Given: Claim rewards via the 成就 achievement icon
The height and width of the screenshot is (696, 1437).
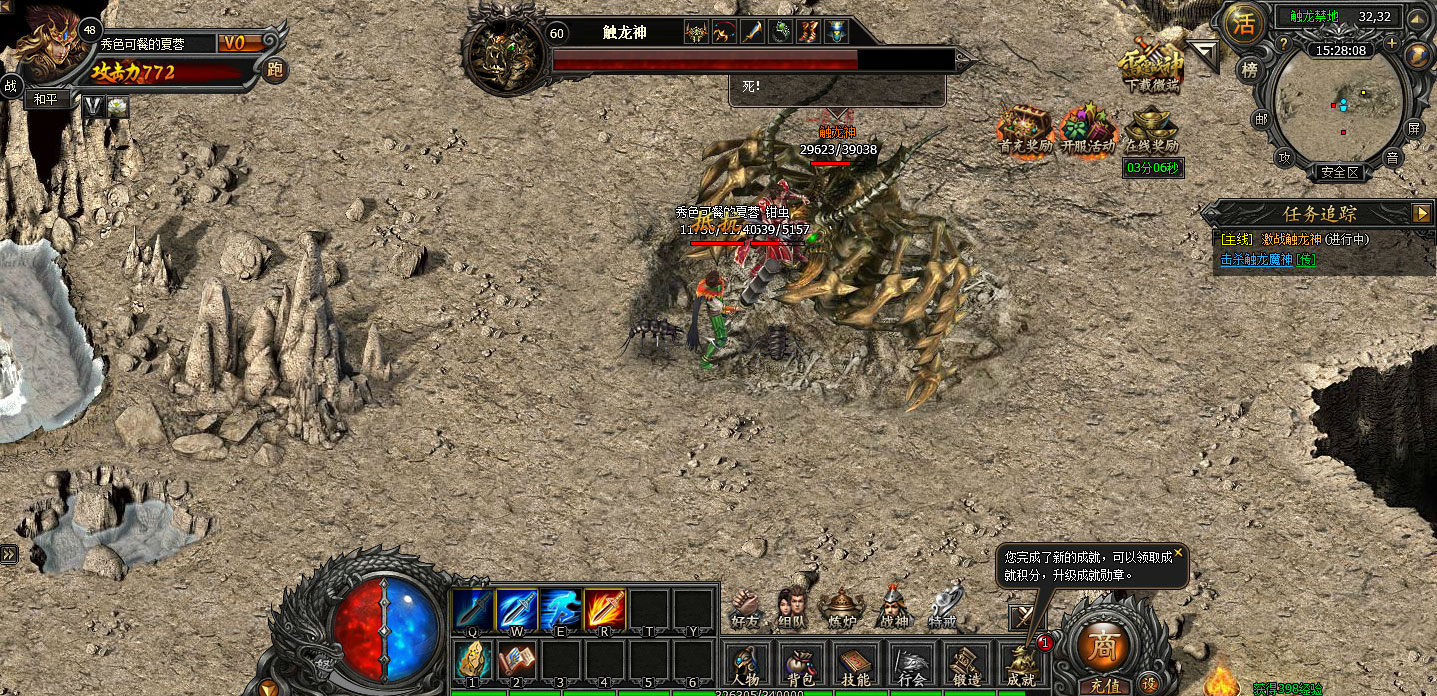Looking at the screenshot, I should click(1021, 664).
